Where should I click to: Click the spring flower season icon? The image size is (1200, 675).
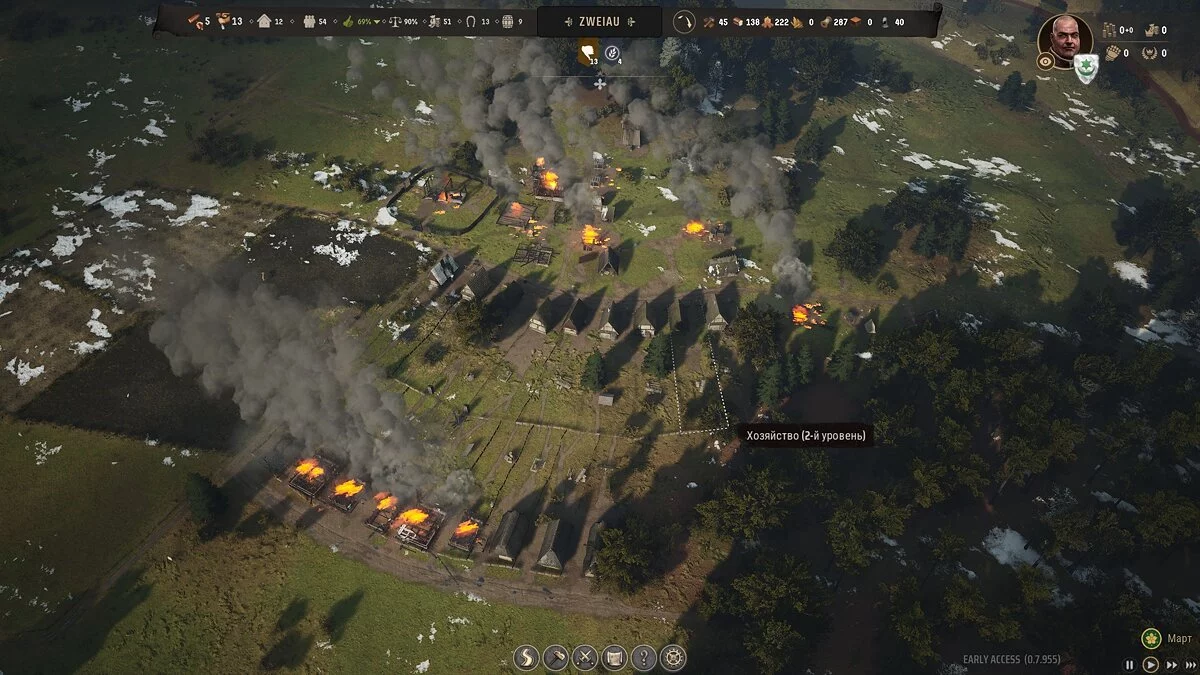1151,637
